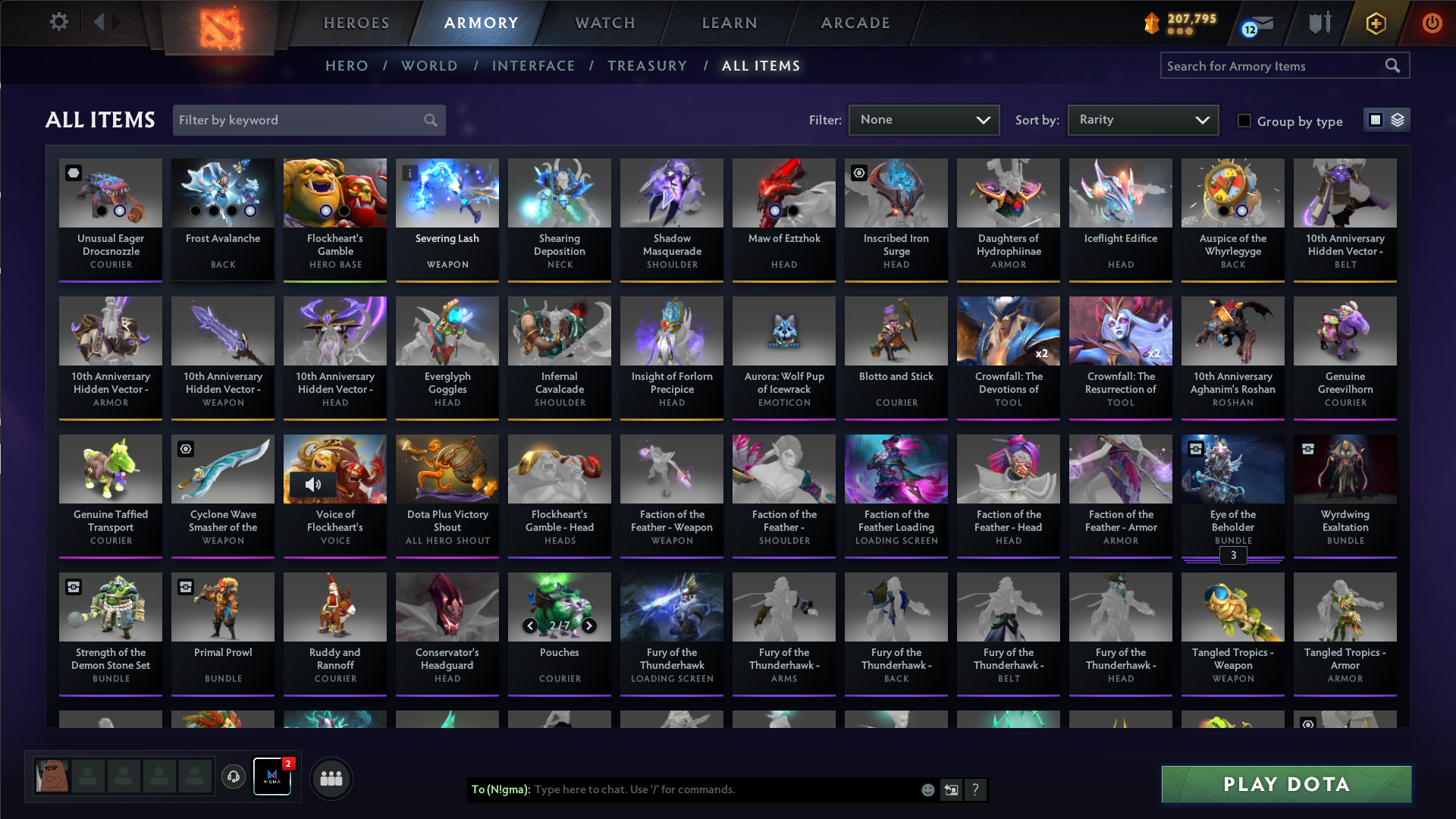Open the Filter dropdown set to None
The image size is (1456, 819).
924,120
